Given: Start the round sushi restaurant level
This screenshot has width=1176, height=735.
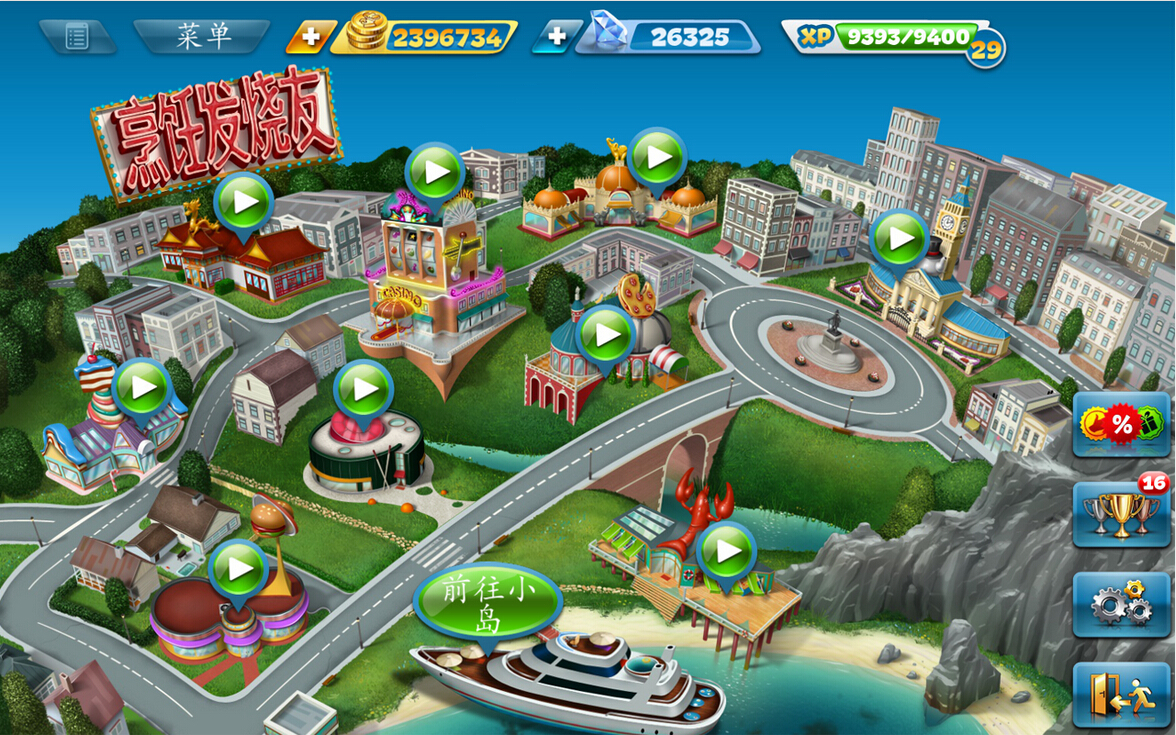Looking at the screenshot, I should click(x=363, y=389).
